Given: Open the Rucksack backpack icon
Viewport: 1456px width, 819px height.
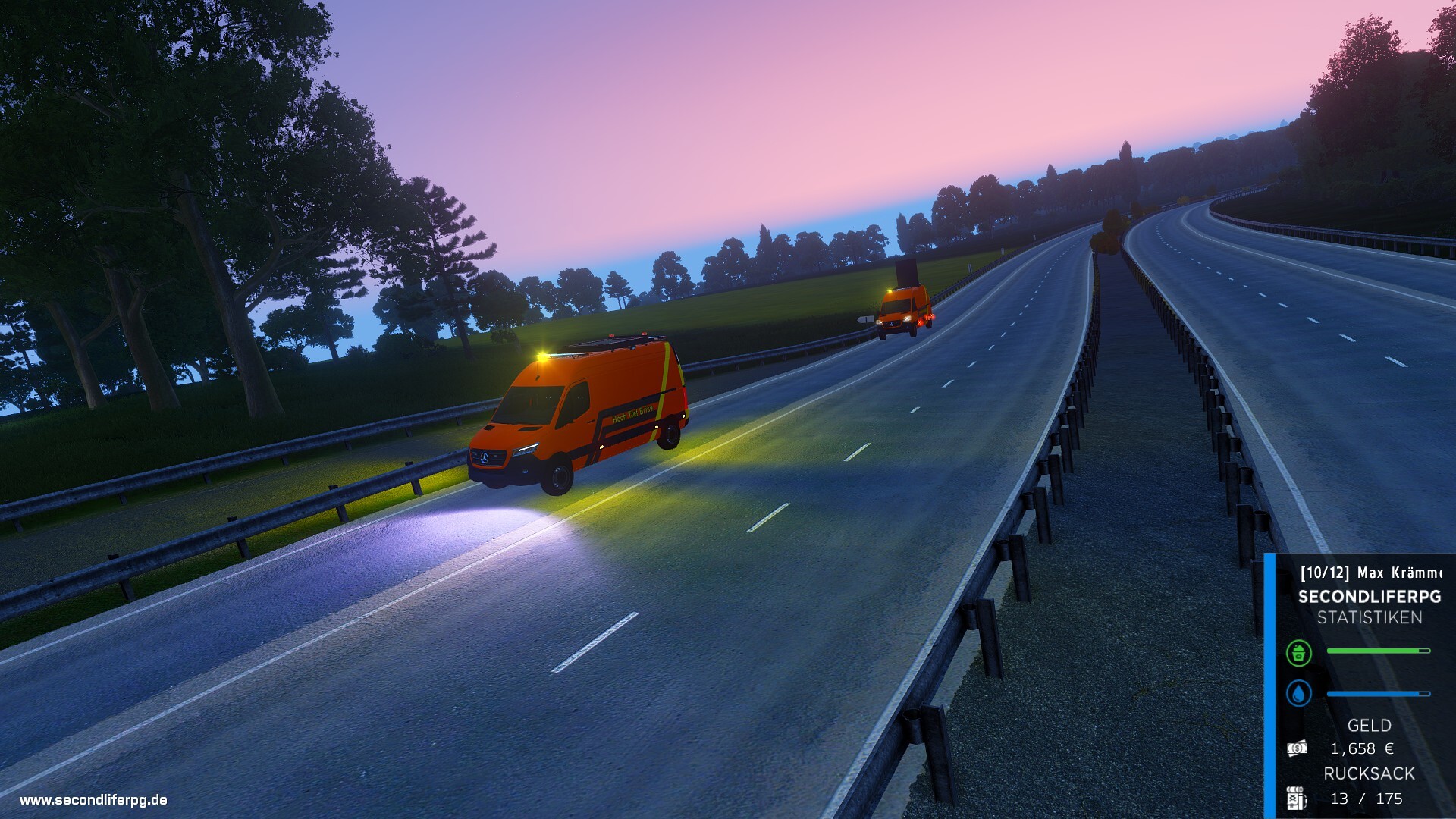Looking at the screenshot, I should coord(1296,798).
